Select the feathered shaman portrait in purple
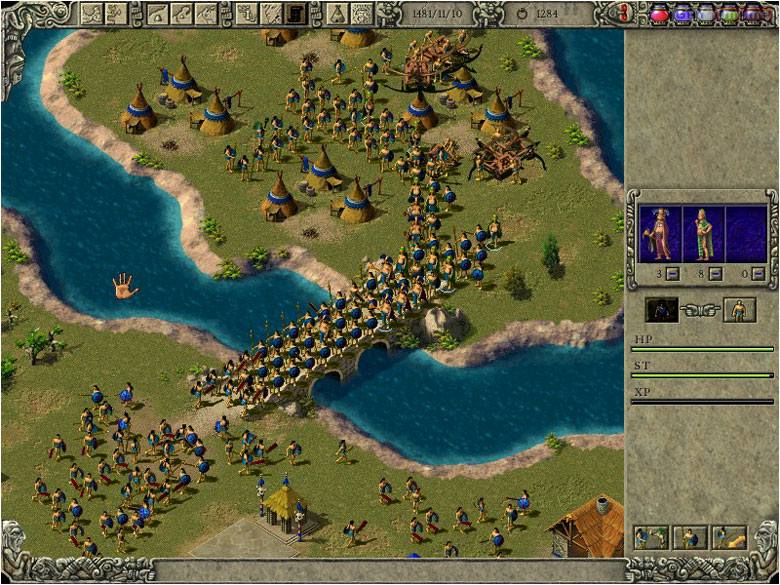Screen dimensions: 780x585 pos(658,233)
